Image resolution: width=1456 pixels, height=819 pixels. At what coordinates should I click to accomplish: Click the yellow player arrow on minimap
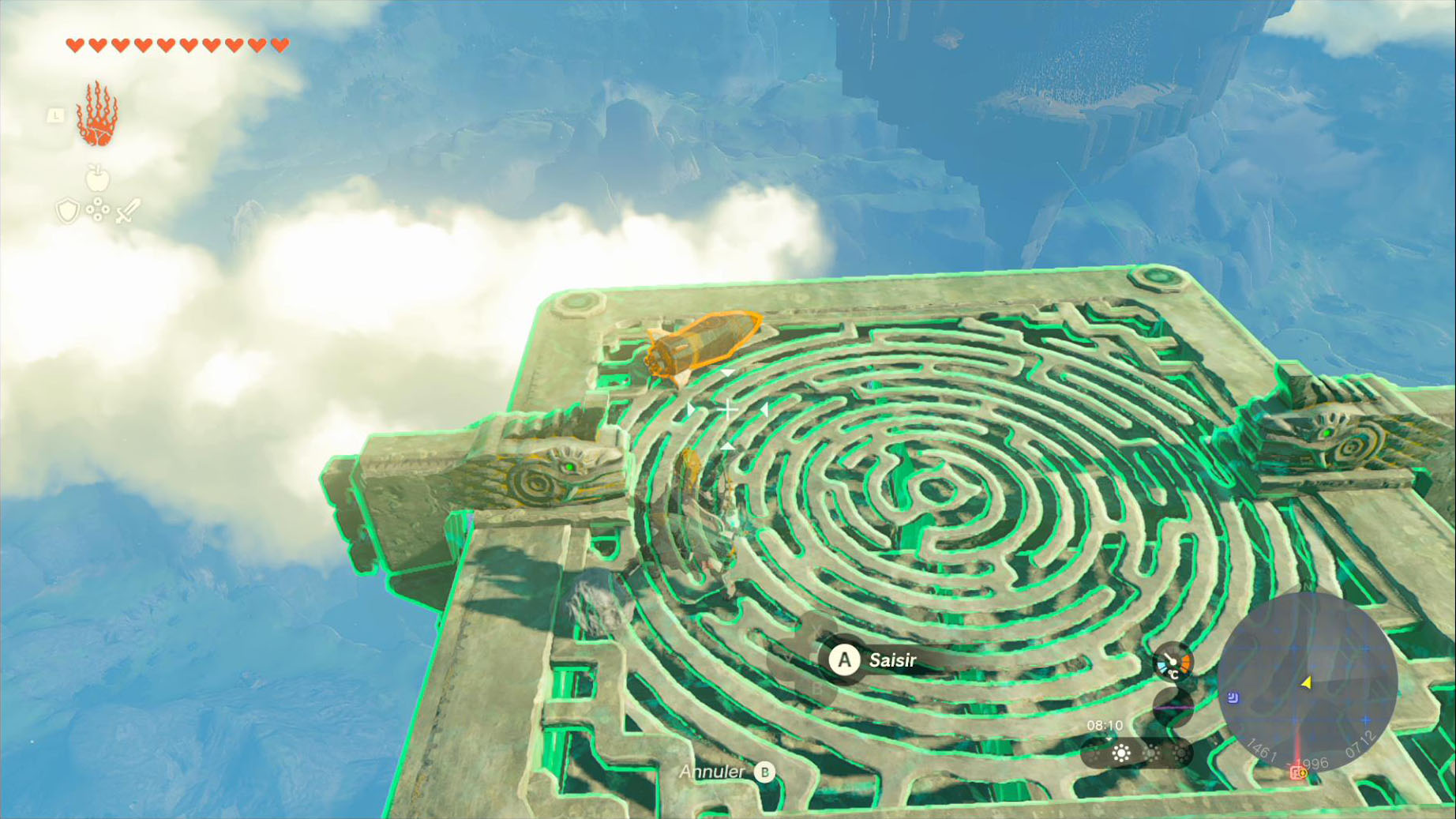tap(1306, 682)
